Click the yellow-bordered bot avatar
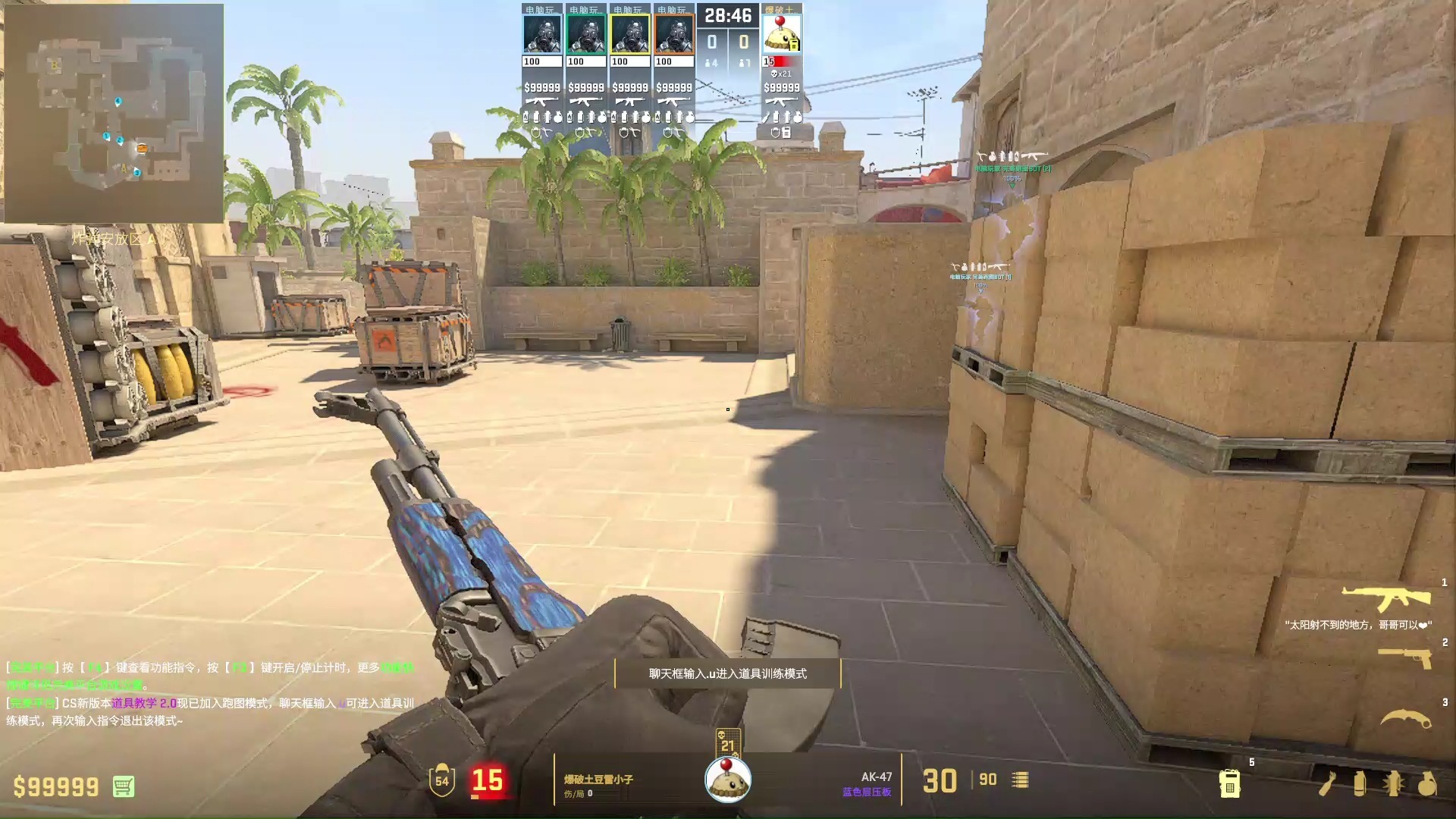Image resolution: width=1456 pixels, height=819 pixels. (630, 35)
